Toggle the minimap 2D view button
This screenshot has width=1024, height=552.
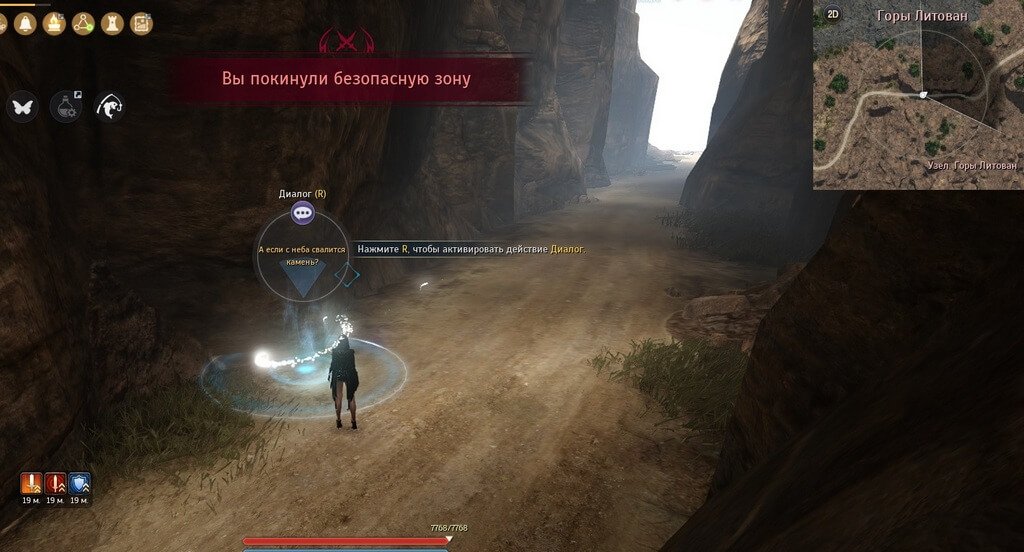click(x=832, y=15)
